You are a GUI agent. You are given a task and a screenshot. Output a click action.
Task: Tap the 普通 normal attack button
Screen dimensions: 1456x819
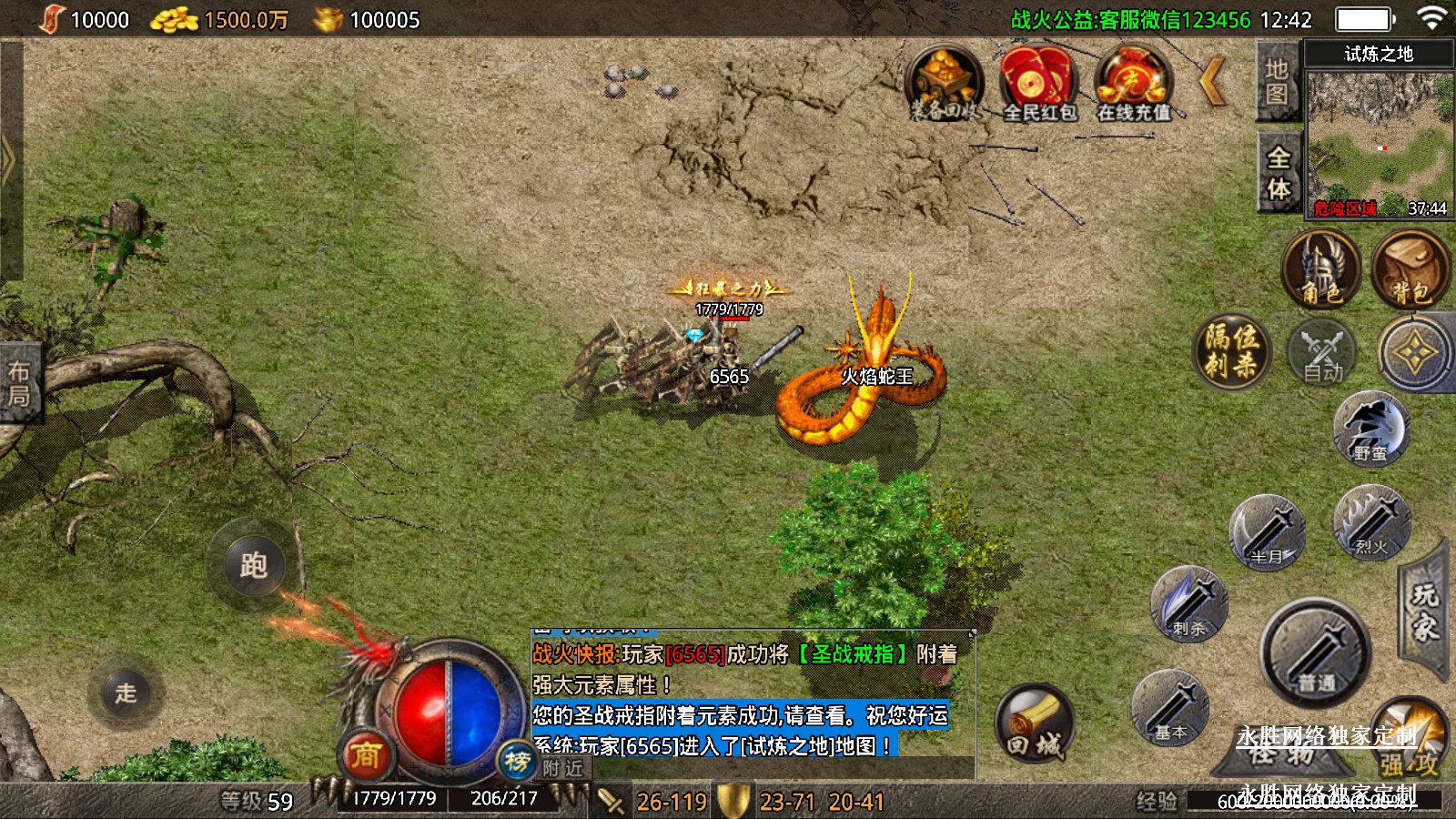(x=1316, y=652)
